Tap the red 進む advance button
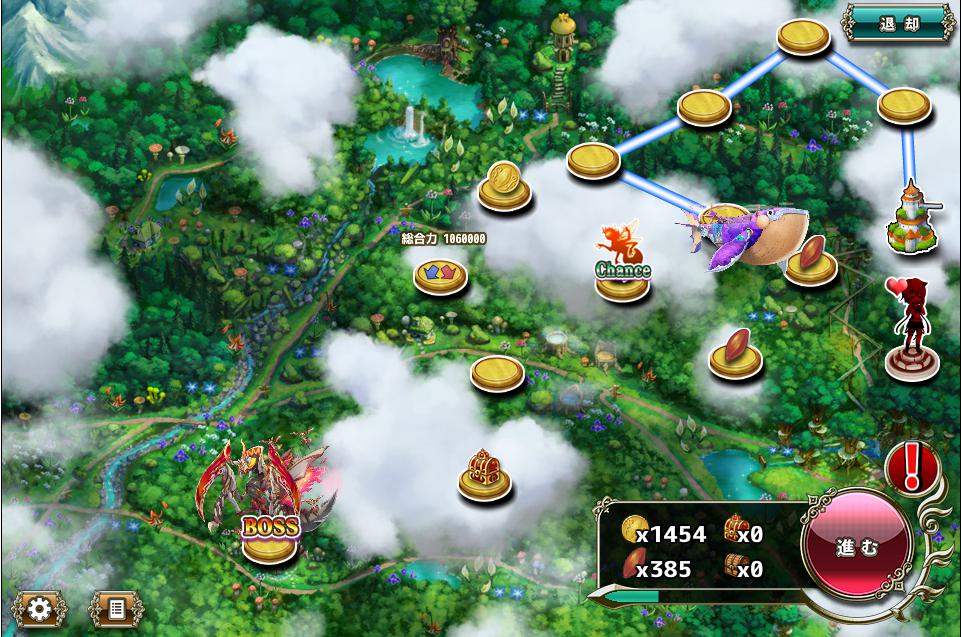This screenshot has width=961, height=637. click(857, 547)
